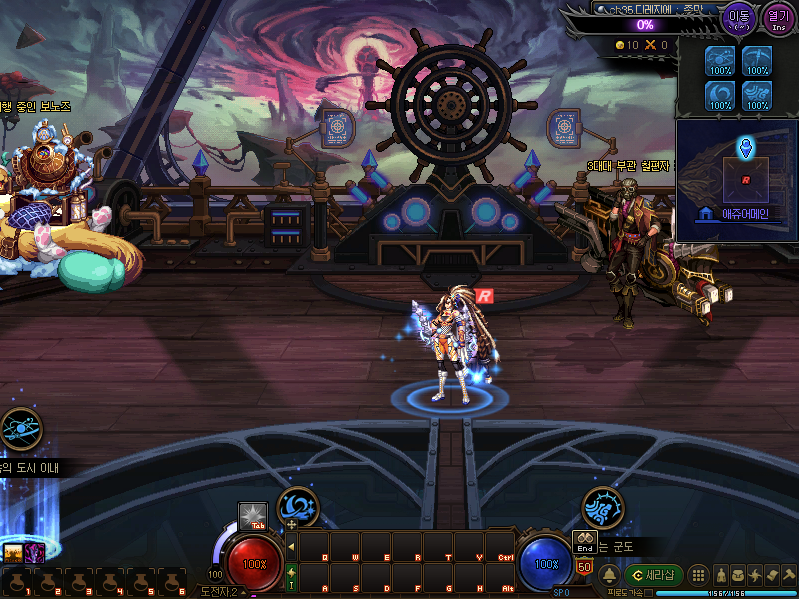Click the purple 이동 (move) button
Screen dimensions: 799x599
pos(739,17)
